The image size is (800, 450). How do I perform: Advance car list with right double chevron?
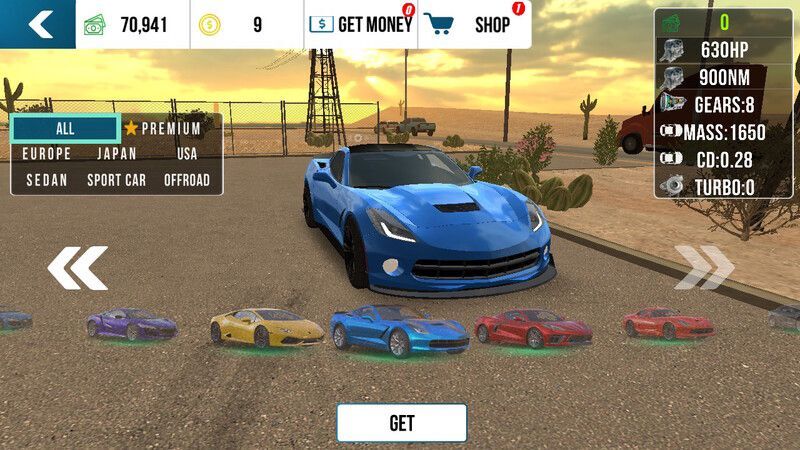703,268
